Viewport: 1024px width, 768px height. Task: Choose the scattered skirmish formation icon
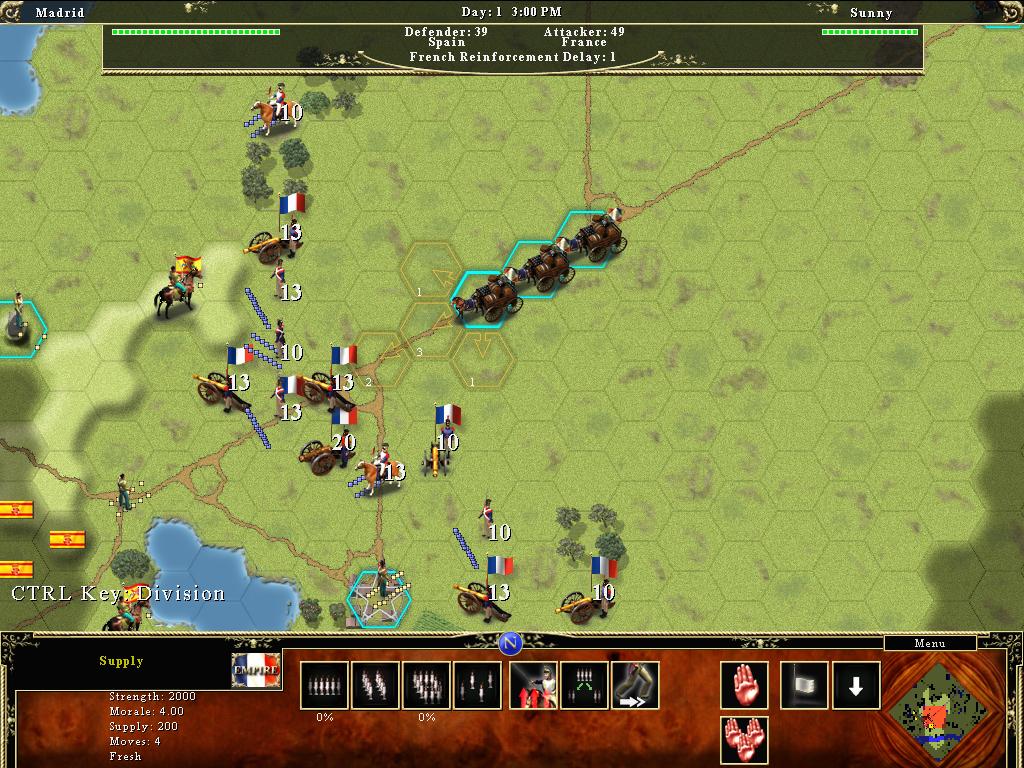click(x=477, y=685)
